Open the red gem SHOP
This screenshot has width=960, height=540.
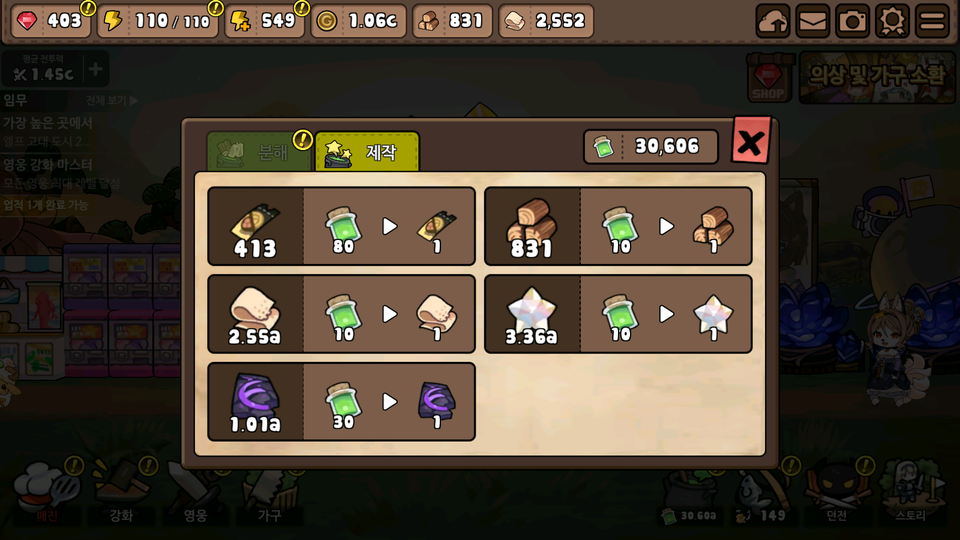pyautogui.click(x=769, y=79)
